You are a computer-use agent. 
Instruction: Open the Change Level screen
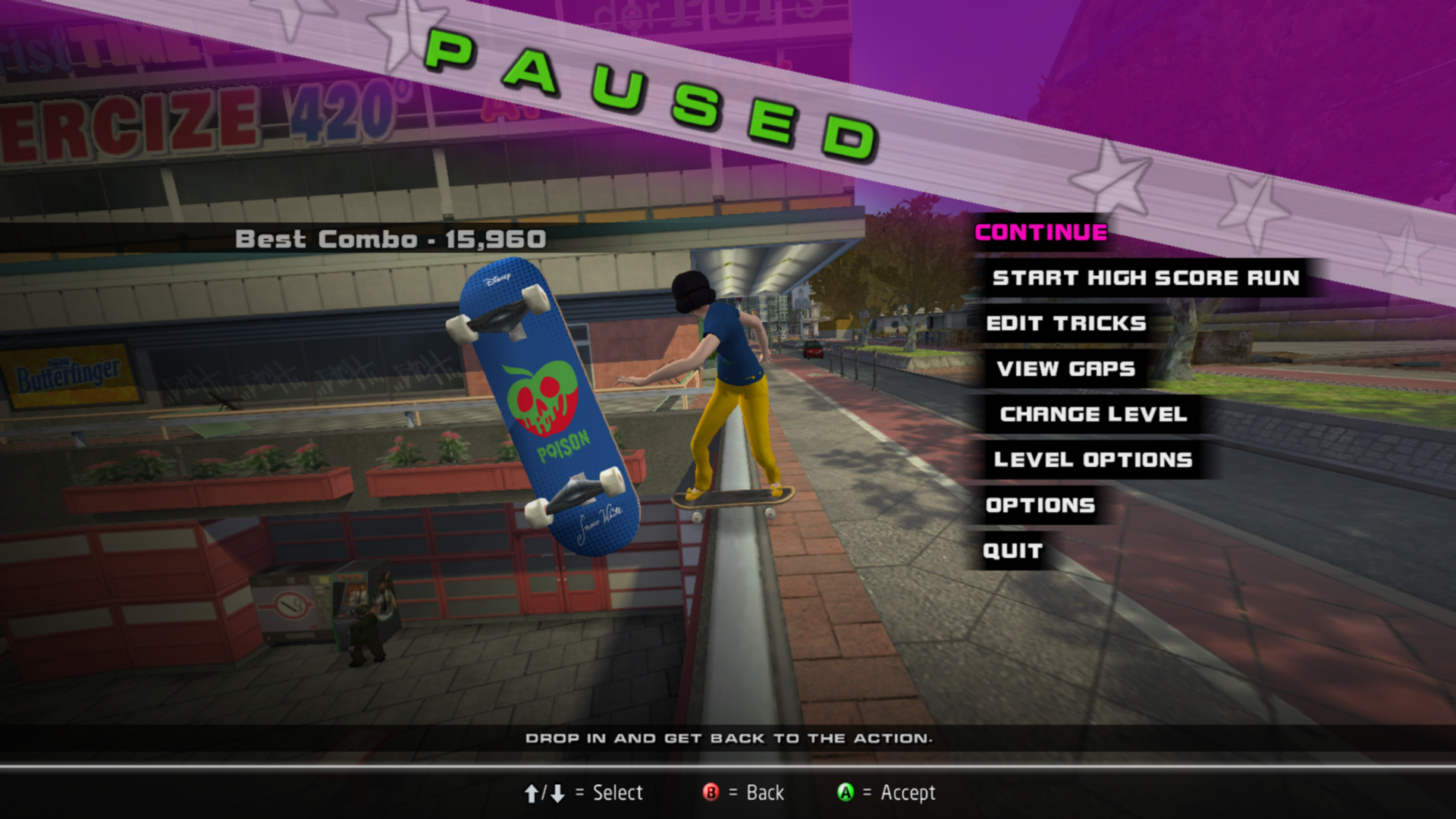pyautogui.click(x=1093, y=414)
